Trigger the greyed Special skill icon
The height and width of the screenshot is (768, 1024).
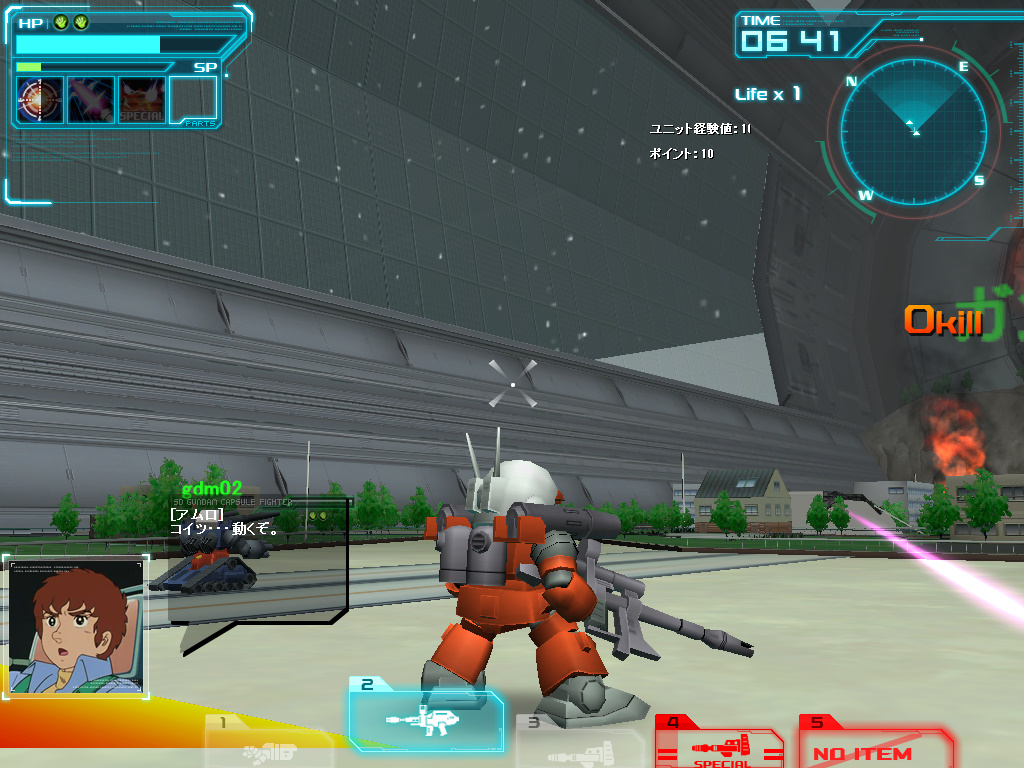(142, 100)
